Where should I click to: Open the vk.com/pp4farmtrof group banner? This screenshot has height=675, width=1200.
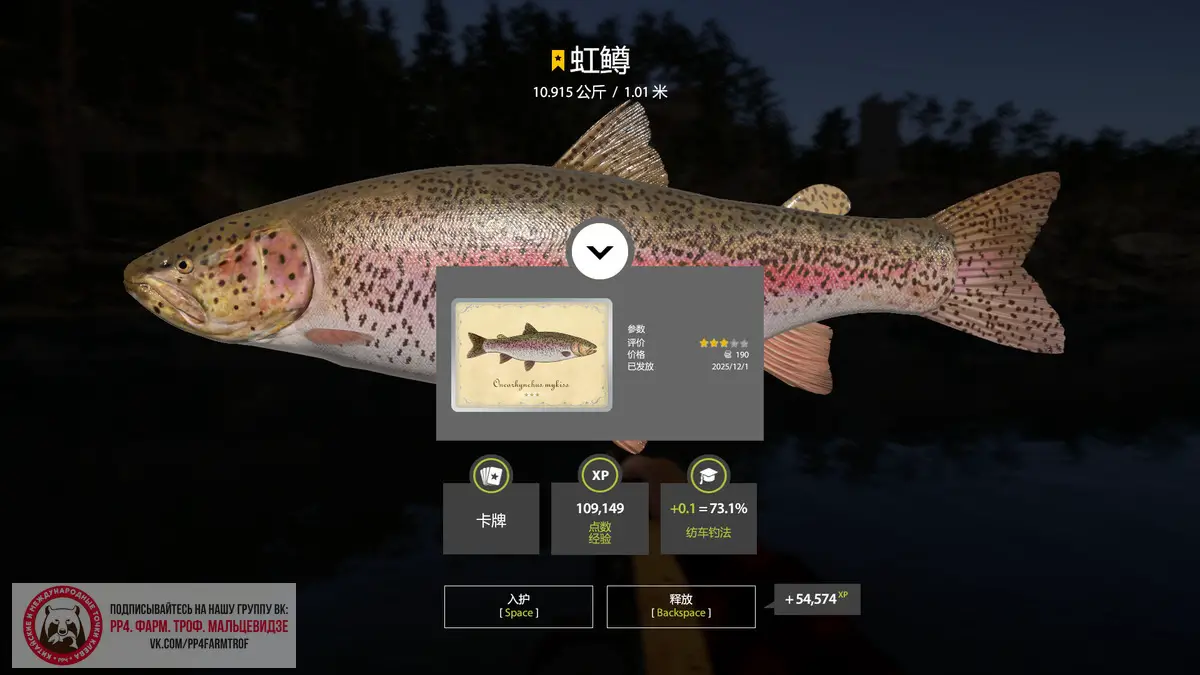[x=154, y=626]
